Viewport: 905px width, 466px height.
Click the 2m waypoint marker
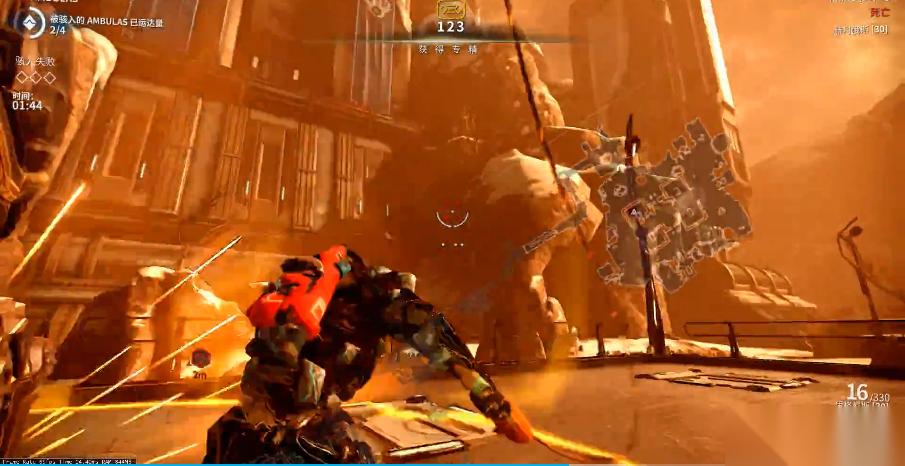[x=201, y=360]
